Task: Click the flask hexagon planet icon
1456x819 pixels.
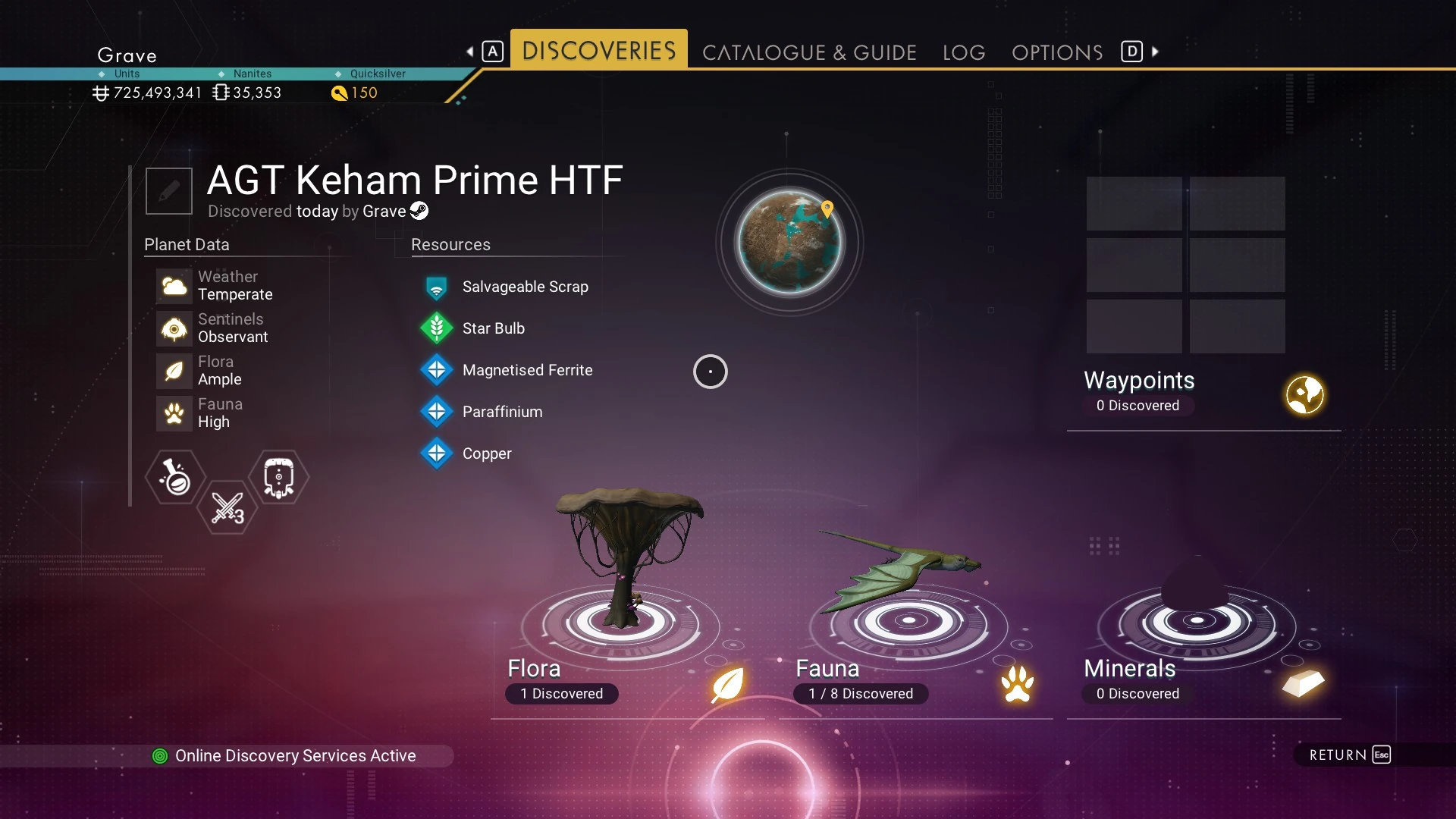Action: point(175,477)
